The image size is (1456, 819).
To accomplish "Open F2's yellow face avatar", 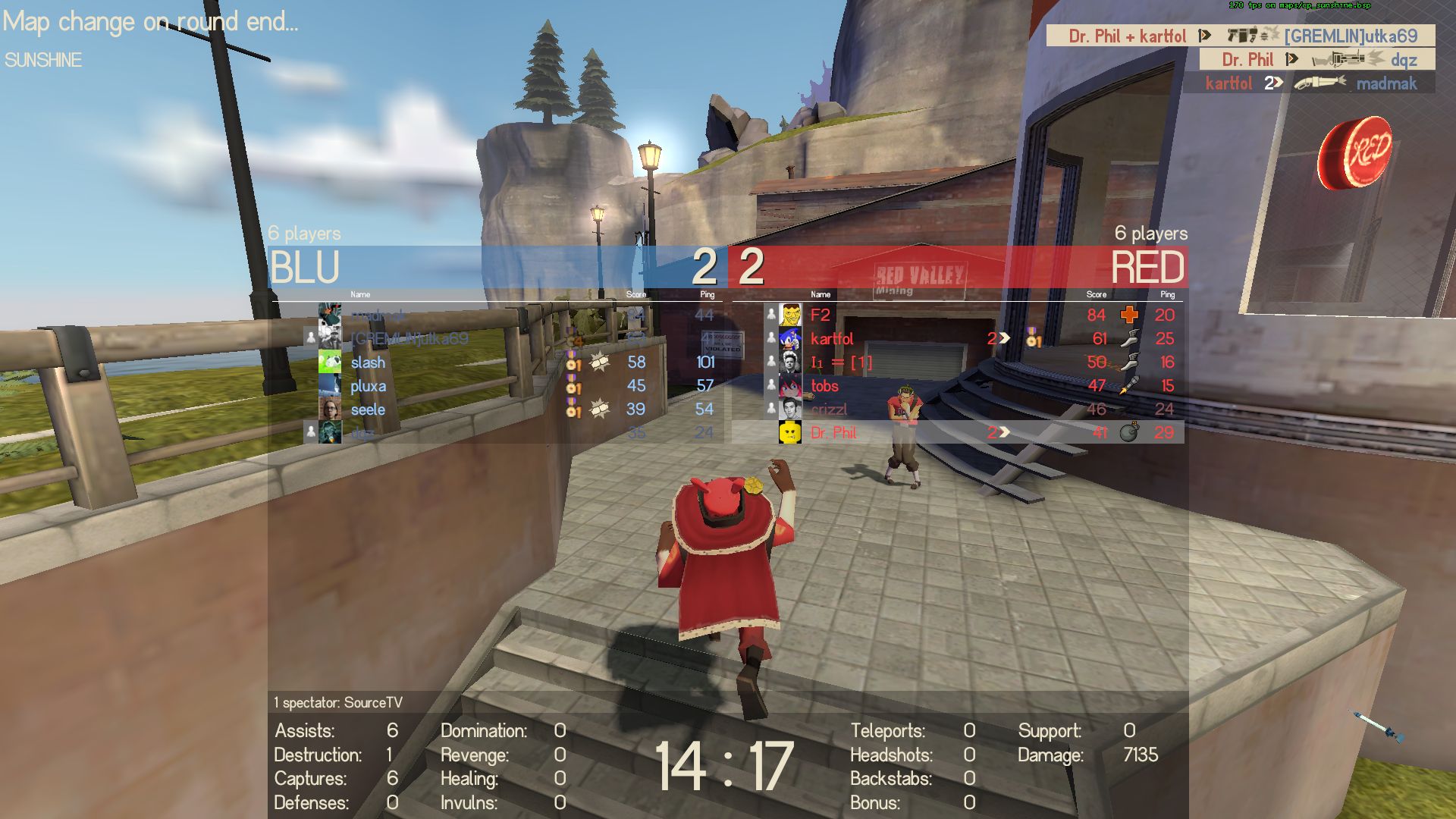I will point(790,314).
